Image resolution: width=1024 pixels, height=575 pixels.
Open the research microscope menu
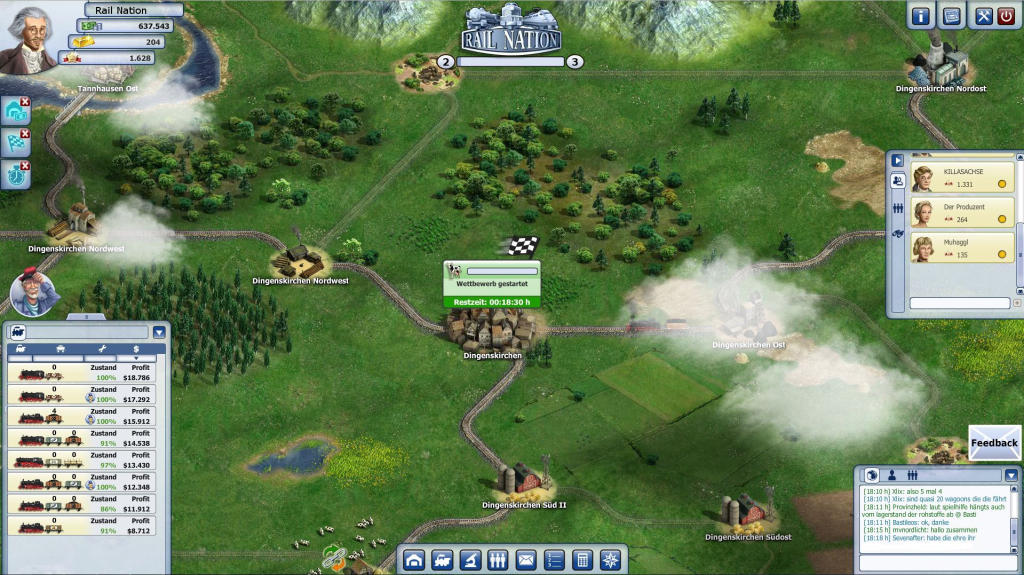(x=470, y=560)
